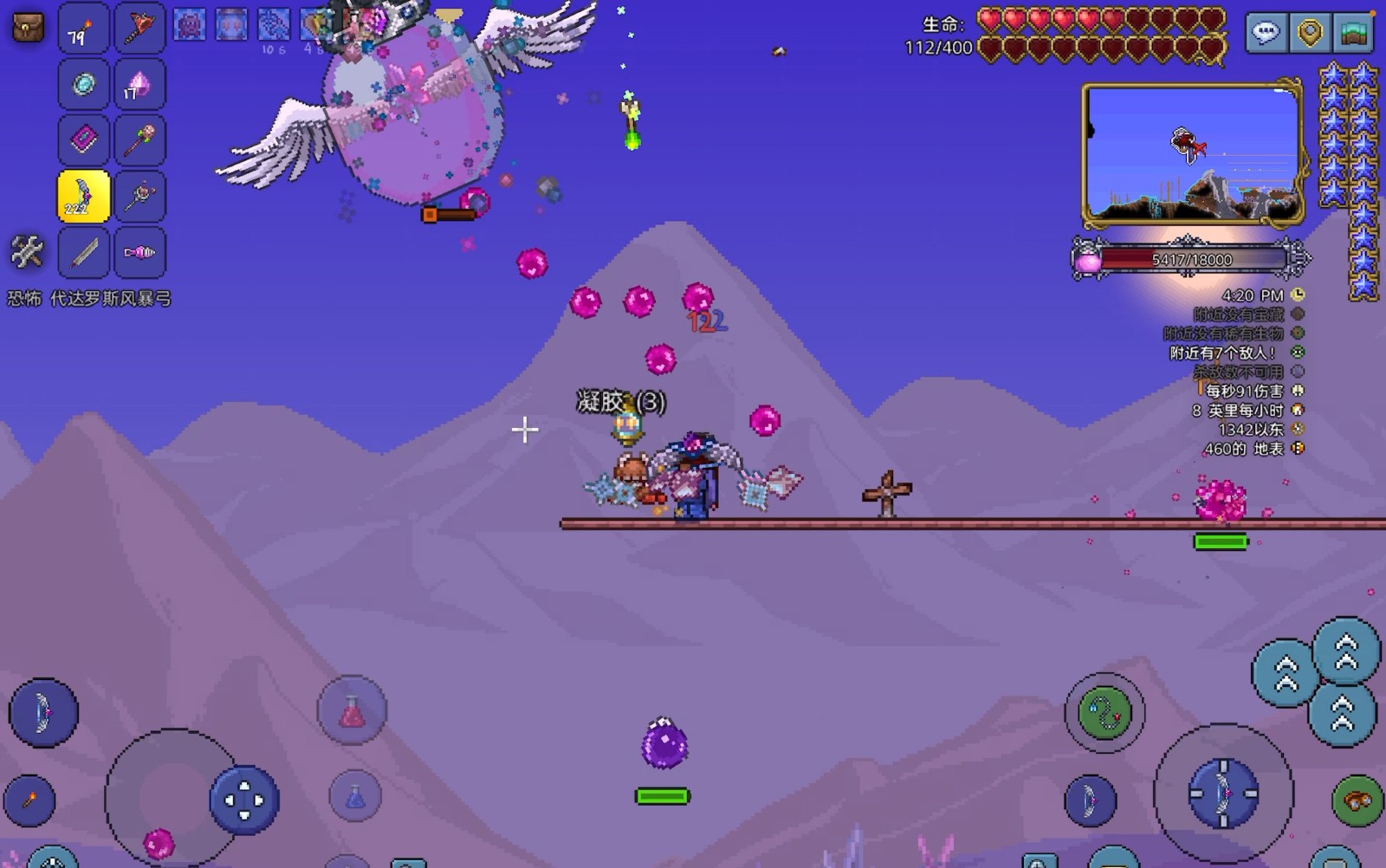Image resolution: width=1386 pixels, height=868 pixels.
Task: Tap the topmost double-arrow jump button
Action: point(1345,651)
